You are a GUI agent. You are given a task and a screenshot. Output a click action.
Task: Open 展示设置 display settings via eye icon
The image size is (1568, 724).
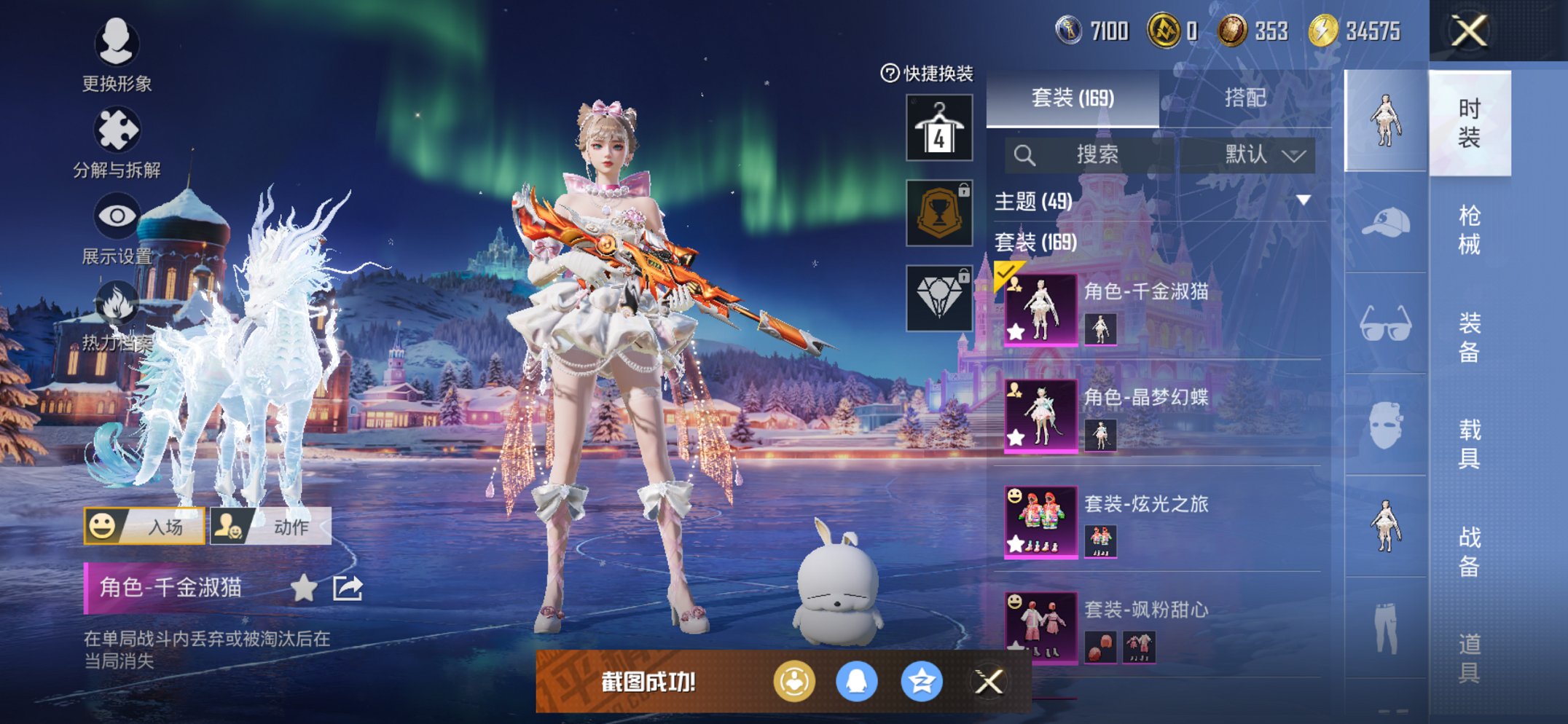(117, 216)
